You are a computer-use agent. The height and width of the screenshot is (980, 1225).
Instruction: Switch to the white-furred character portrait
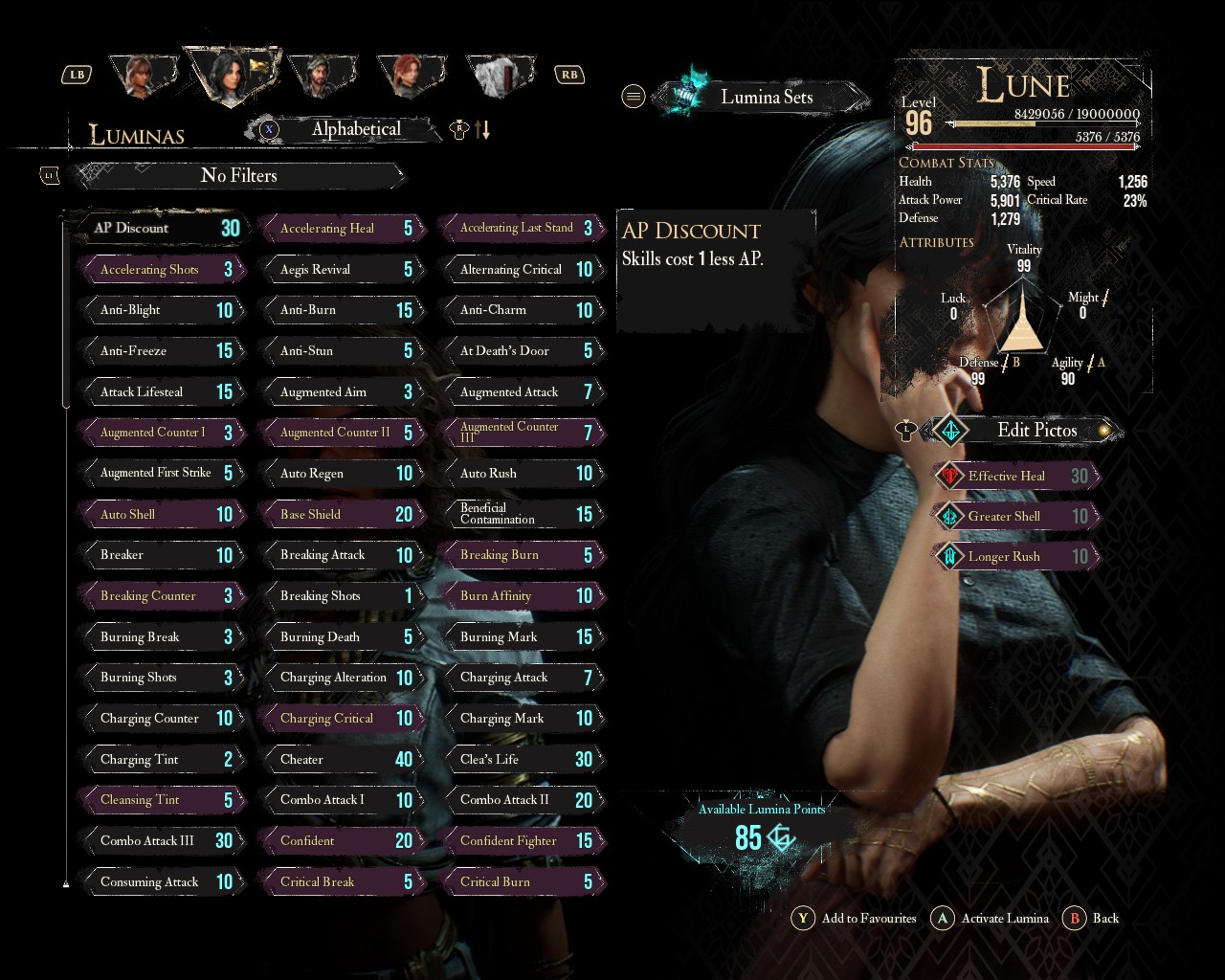[x=502, y=75]
